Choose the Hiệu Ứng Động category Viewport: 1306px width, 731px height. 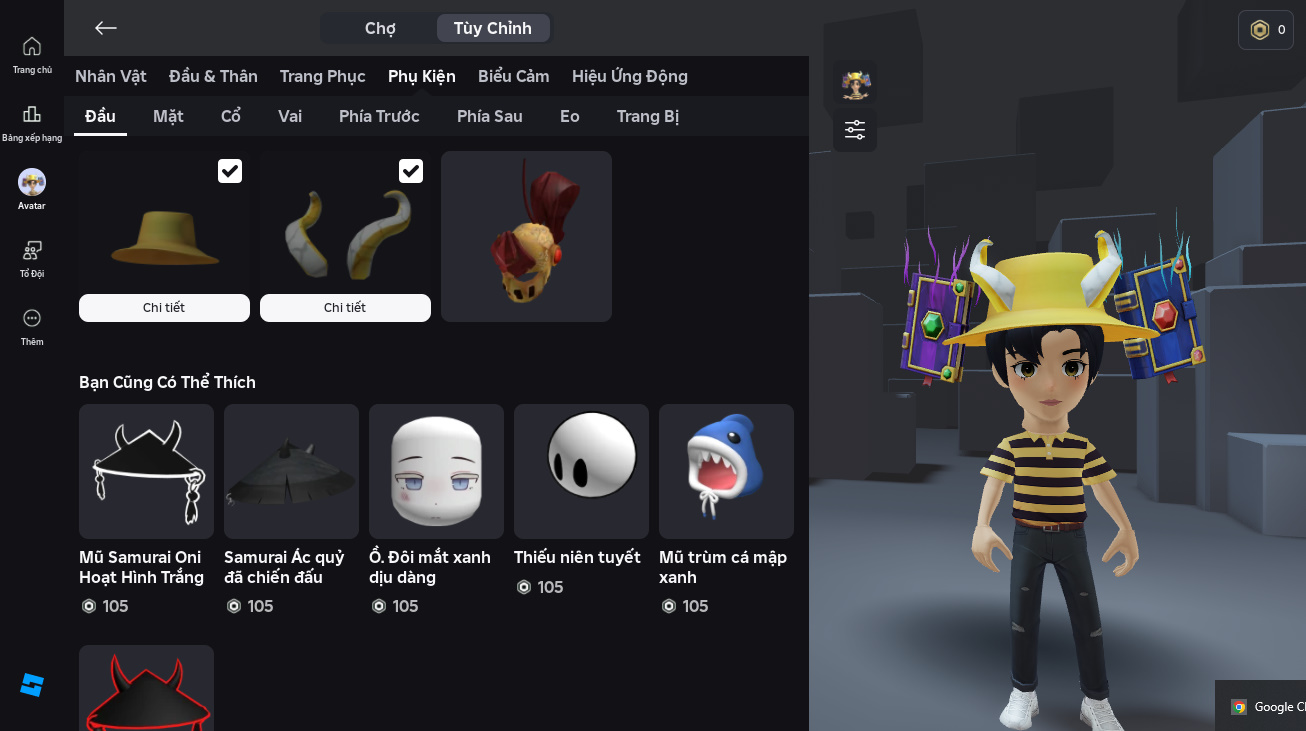click(x=630, y=76)
